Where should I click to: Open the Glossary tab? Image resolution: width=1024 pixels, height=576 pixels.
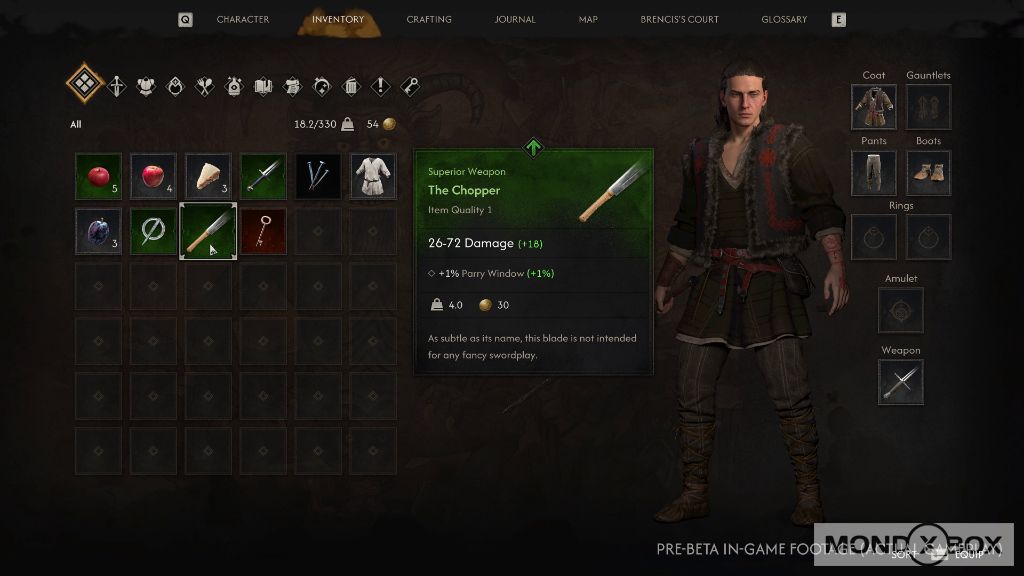[x=784, y=19]
